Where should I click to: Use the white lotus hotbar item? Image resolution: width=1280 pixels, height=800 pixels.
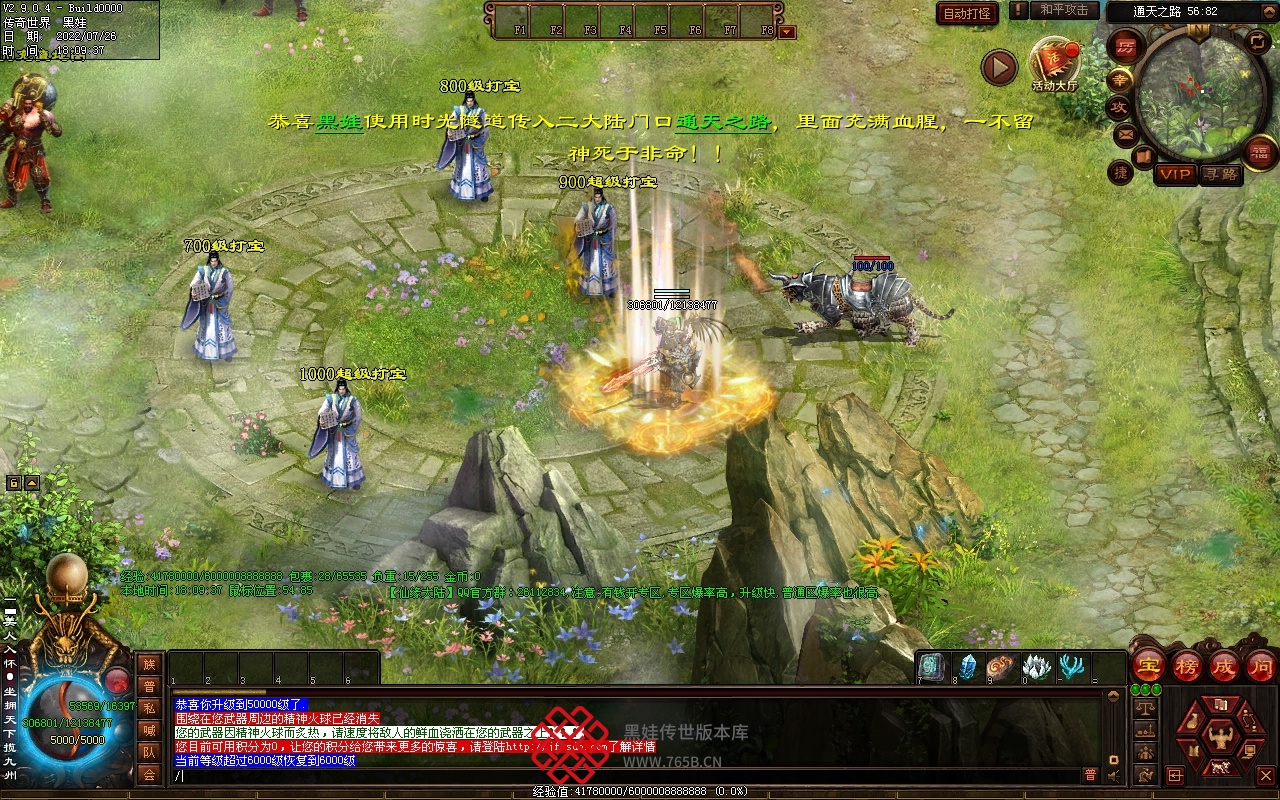[x=1037, y=666]
